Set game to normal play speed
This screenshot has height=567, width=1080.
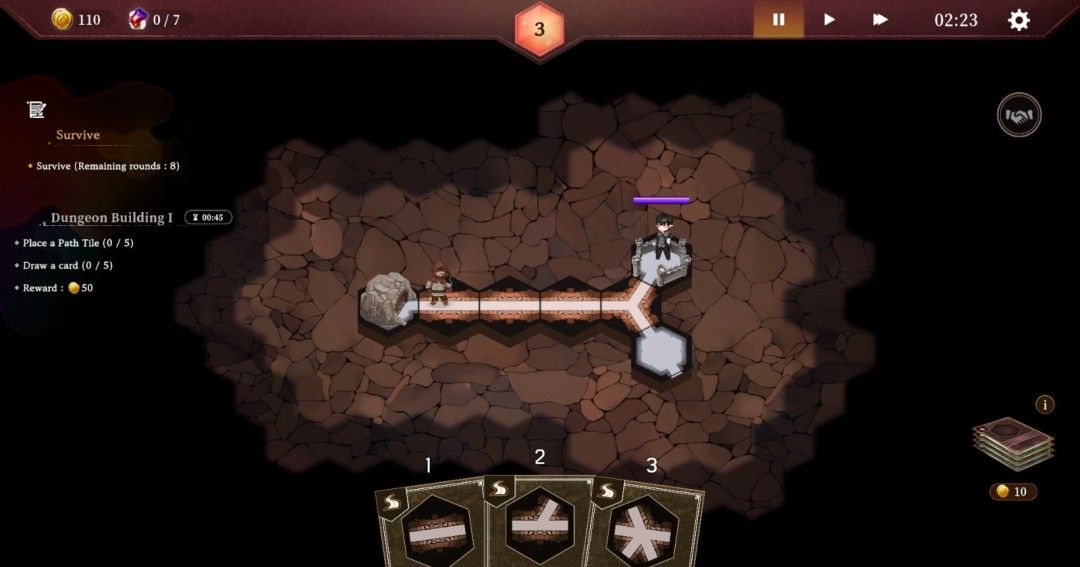pos(829,20)
